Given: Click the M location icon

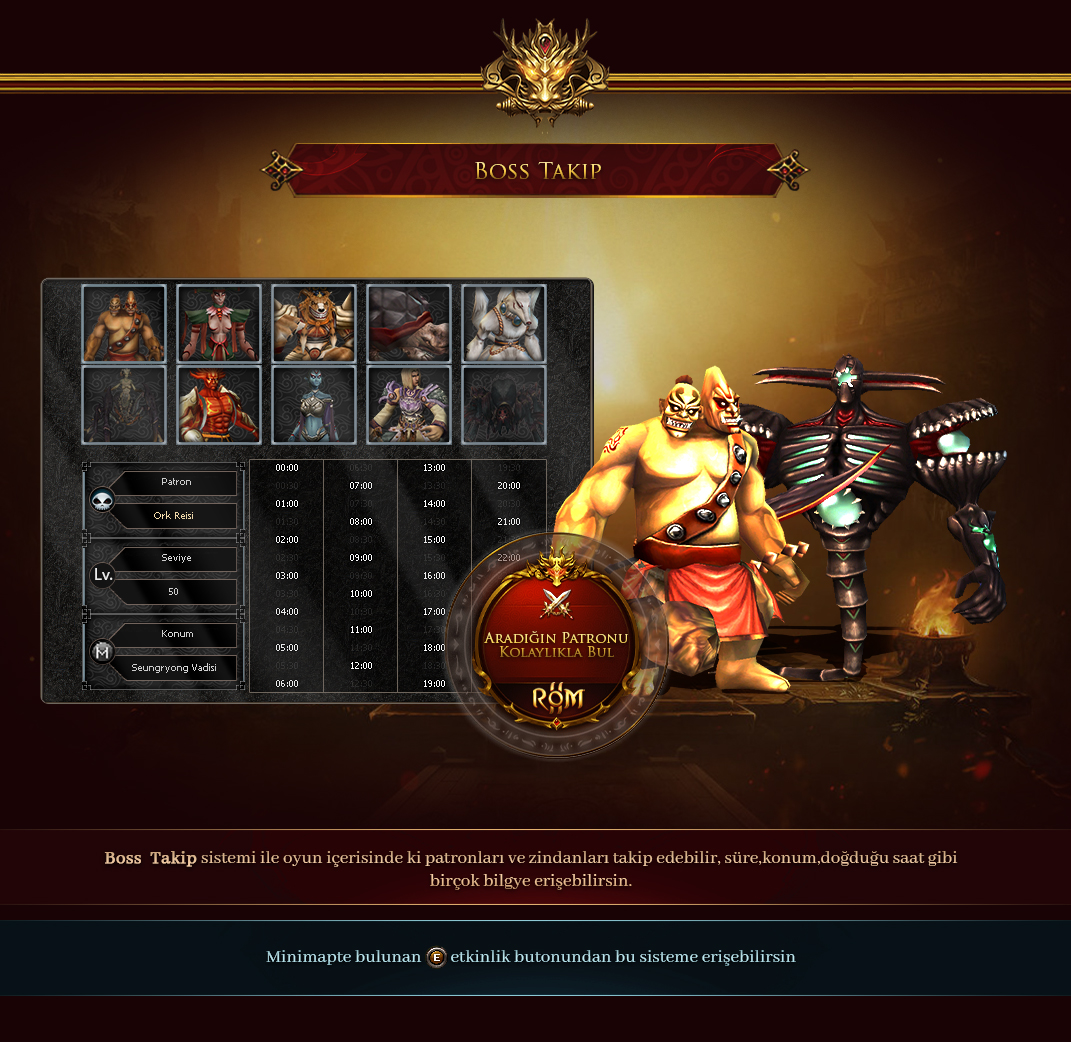Looking at the screenshot, I should coord(103,652).
